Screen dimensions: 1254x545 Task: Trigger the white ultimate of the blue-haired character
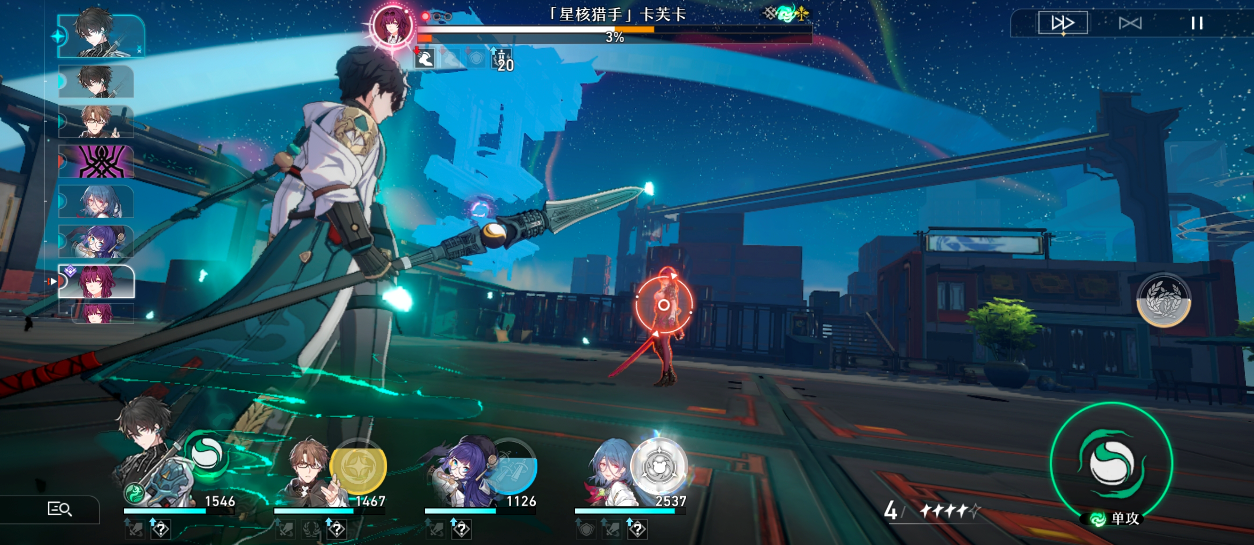(x=659, y=465)
